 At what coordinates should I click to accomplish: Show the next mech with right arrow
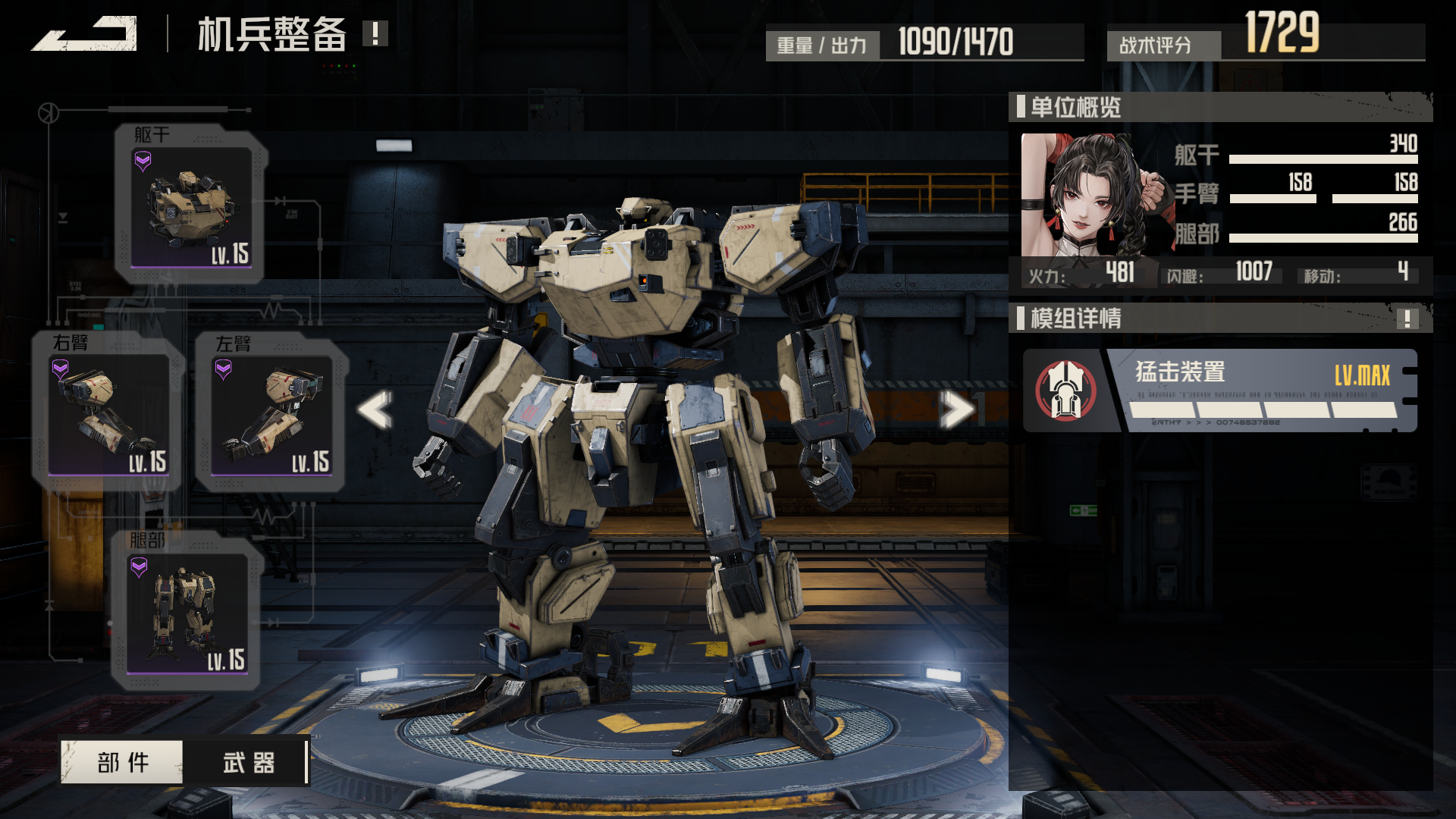pos(957,409)
